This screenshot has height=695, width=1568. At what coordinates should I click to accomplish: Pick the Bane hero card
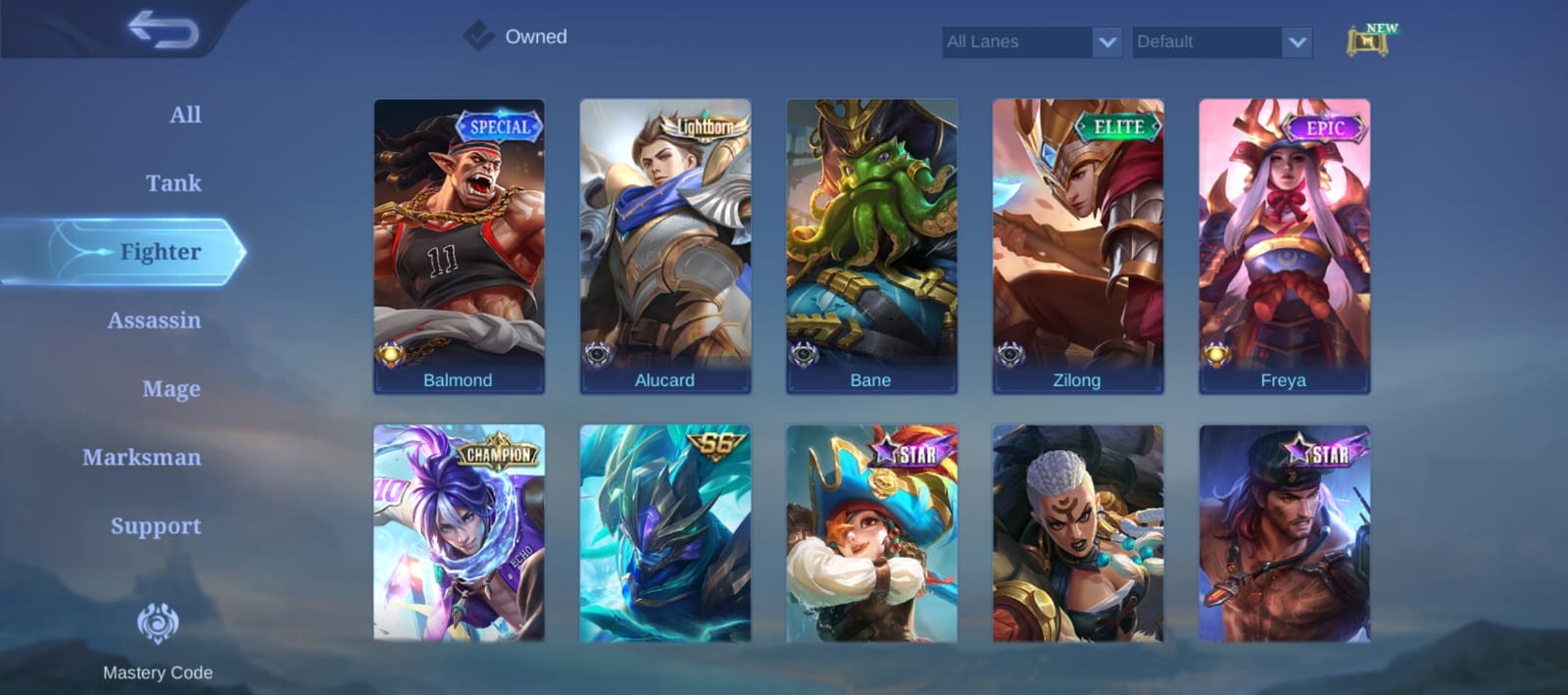871,245
